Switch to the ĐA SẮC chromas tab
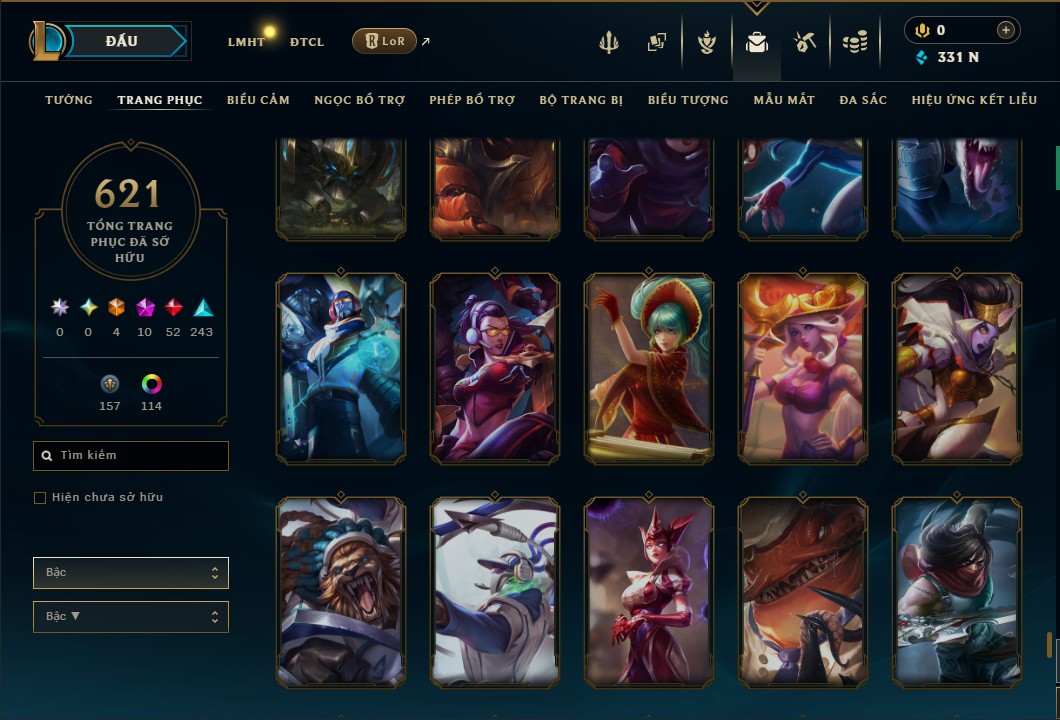Screen dimensions: 1060x720 coord(863,100)
